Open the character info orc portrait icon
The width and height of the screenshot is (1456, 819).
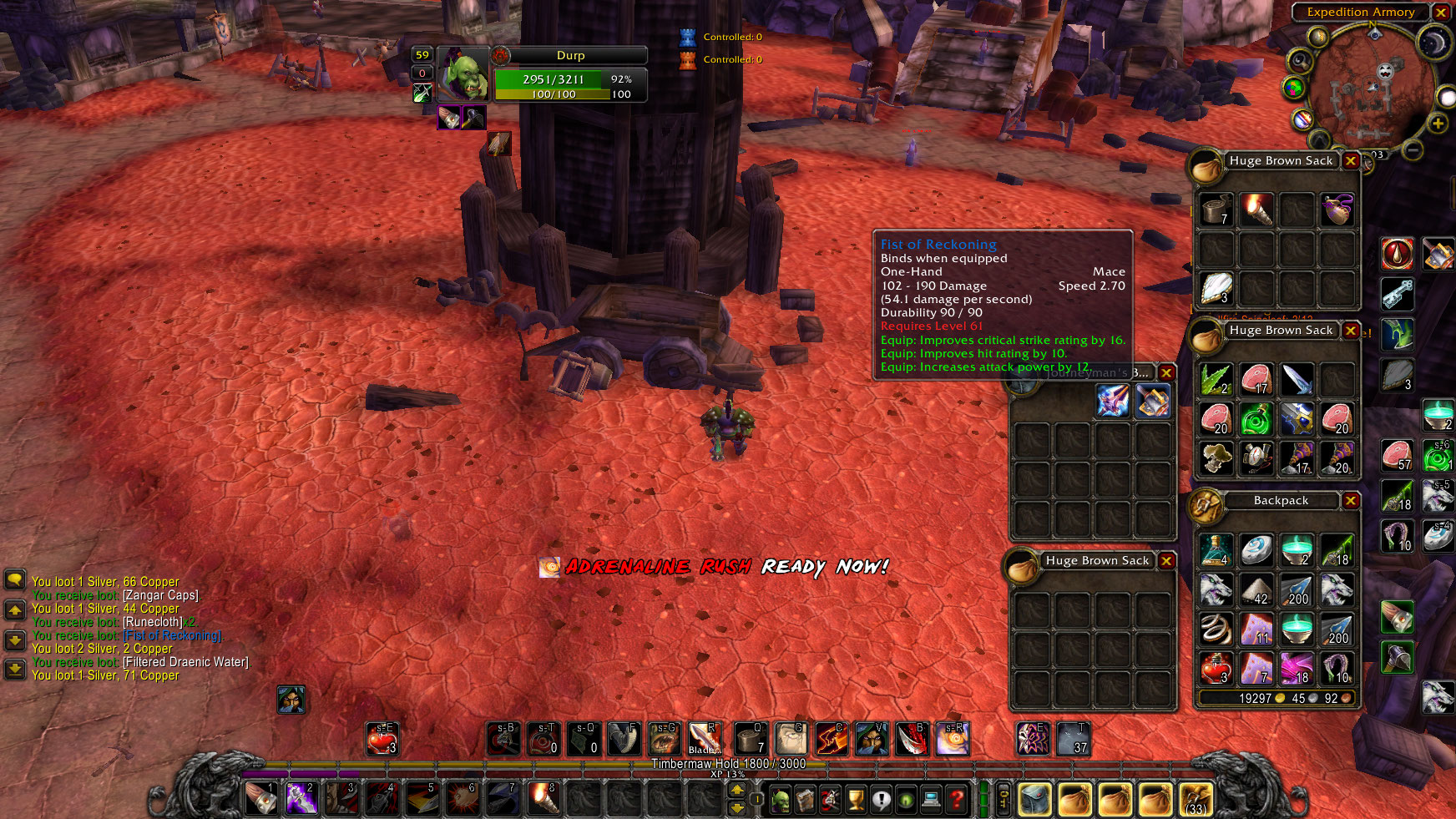tap(780, 800)
